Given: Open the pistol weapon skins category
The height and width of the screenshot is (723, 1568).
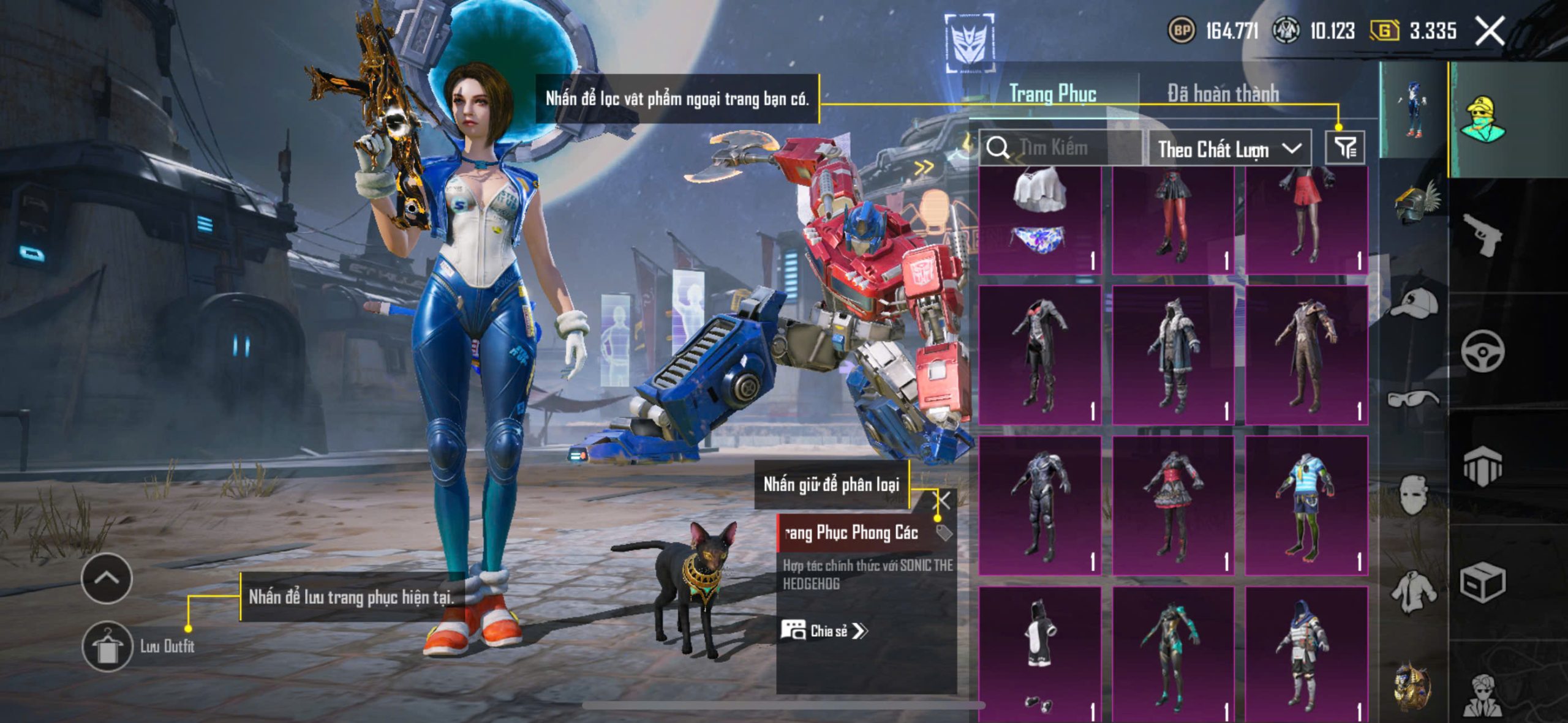Looking at the screenshot, I should (x=1481, y=234).
